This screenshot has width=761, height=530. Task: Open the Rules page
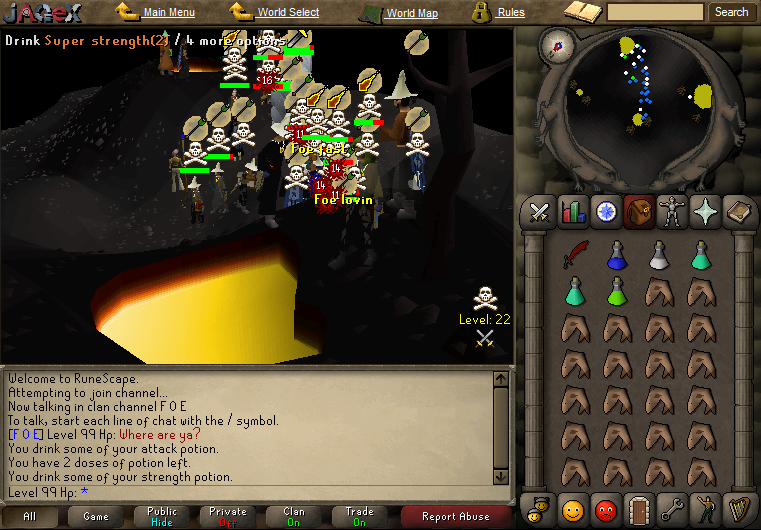pos(510,13)
